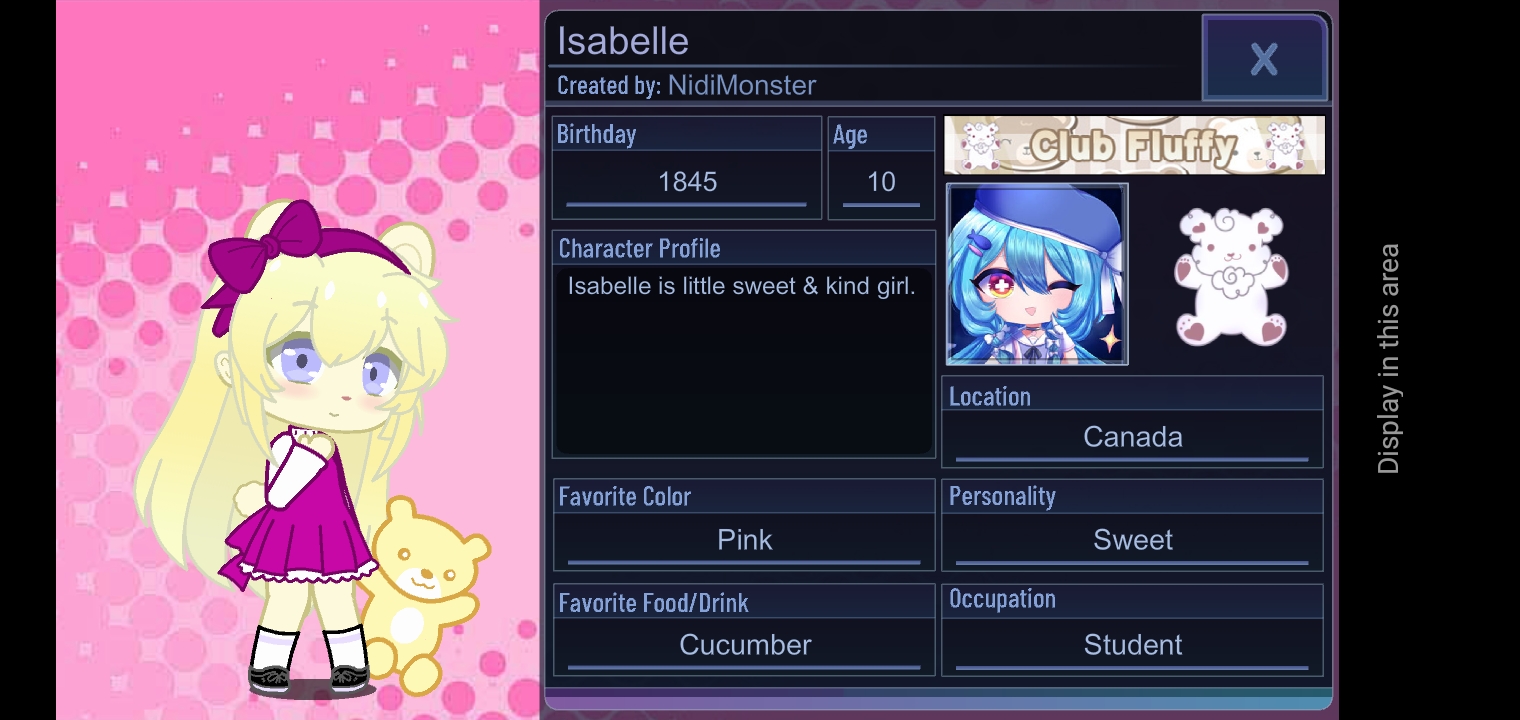Screen dimensions: 1520x720
Task: Edit the Personality field showing Sweet
Action: 1133,540
